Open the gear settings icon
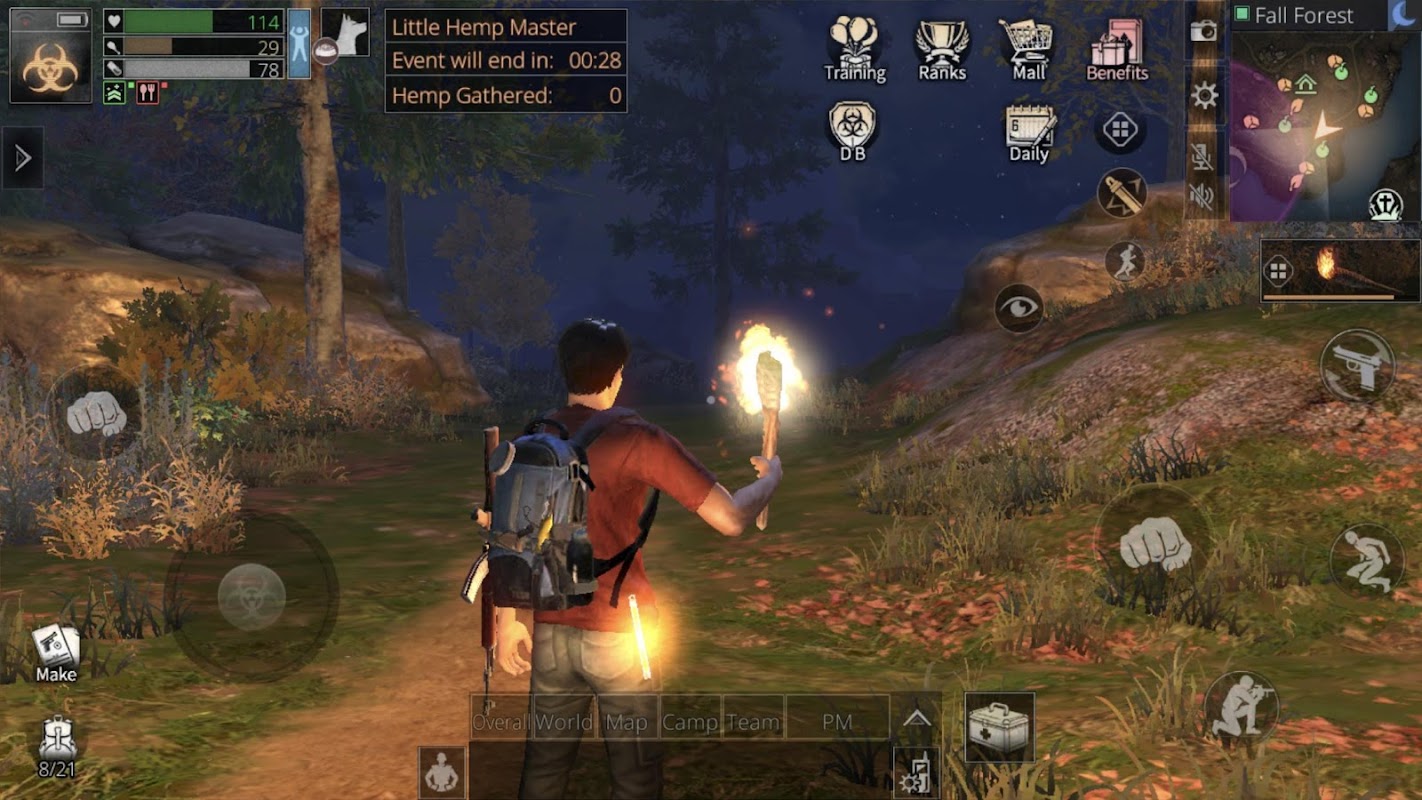The width and height of the screenshot is (1422, 800). coord(1204,96)
